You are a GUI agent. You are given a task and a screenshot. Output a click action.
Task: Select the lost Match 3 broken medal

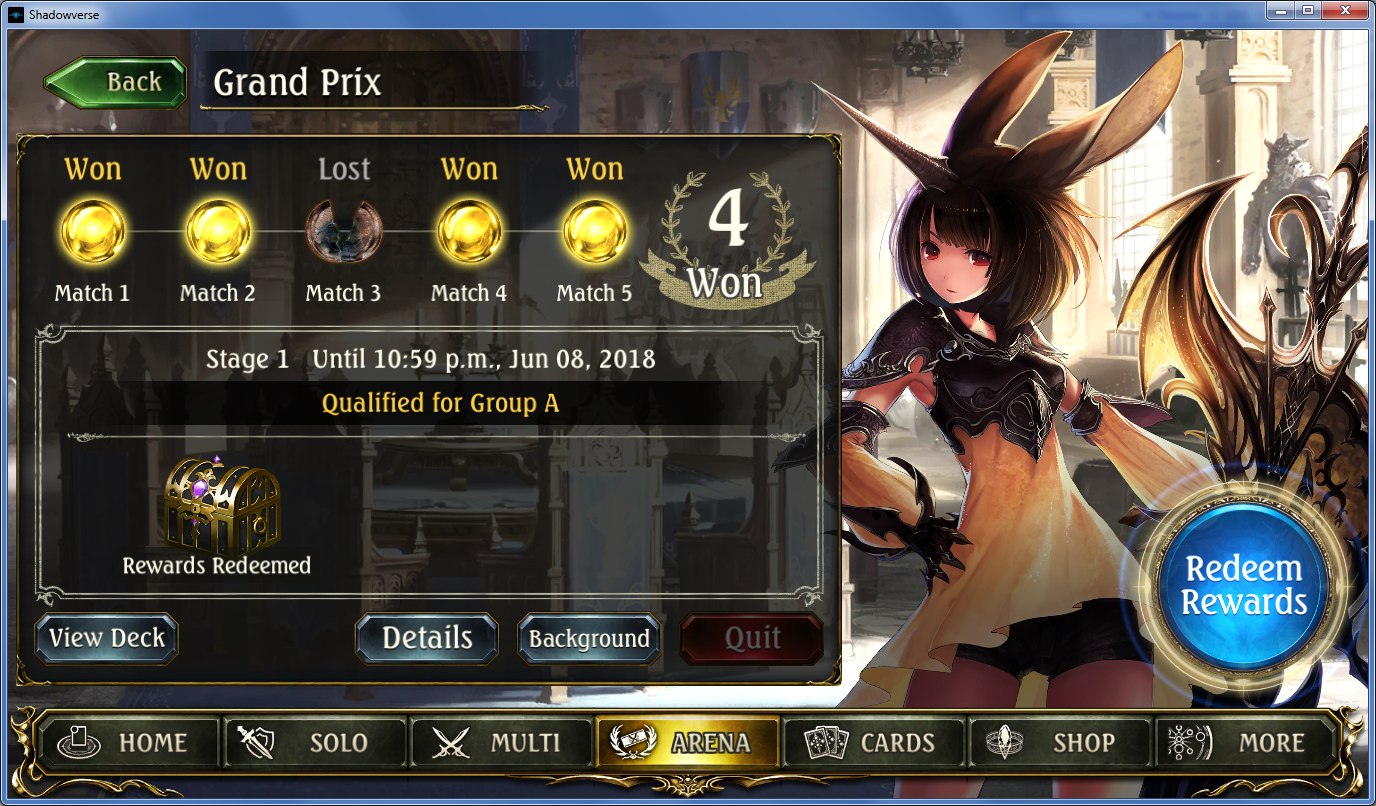tap(343, 231)
